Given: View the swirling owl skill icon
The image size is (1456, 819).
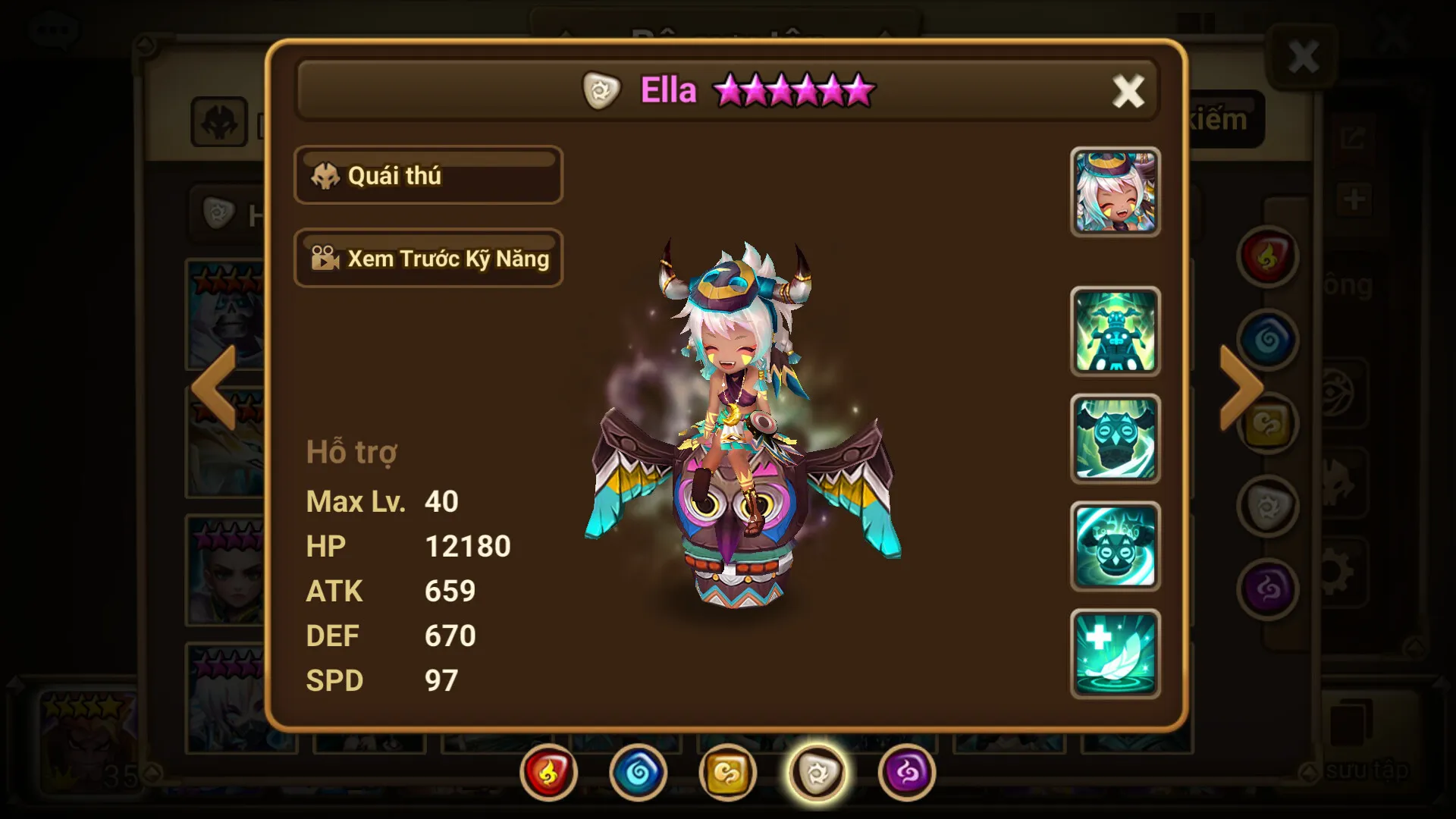Looking at the screenshot, I should pyautogui.click(x=1115, y=547).
